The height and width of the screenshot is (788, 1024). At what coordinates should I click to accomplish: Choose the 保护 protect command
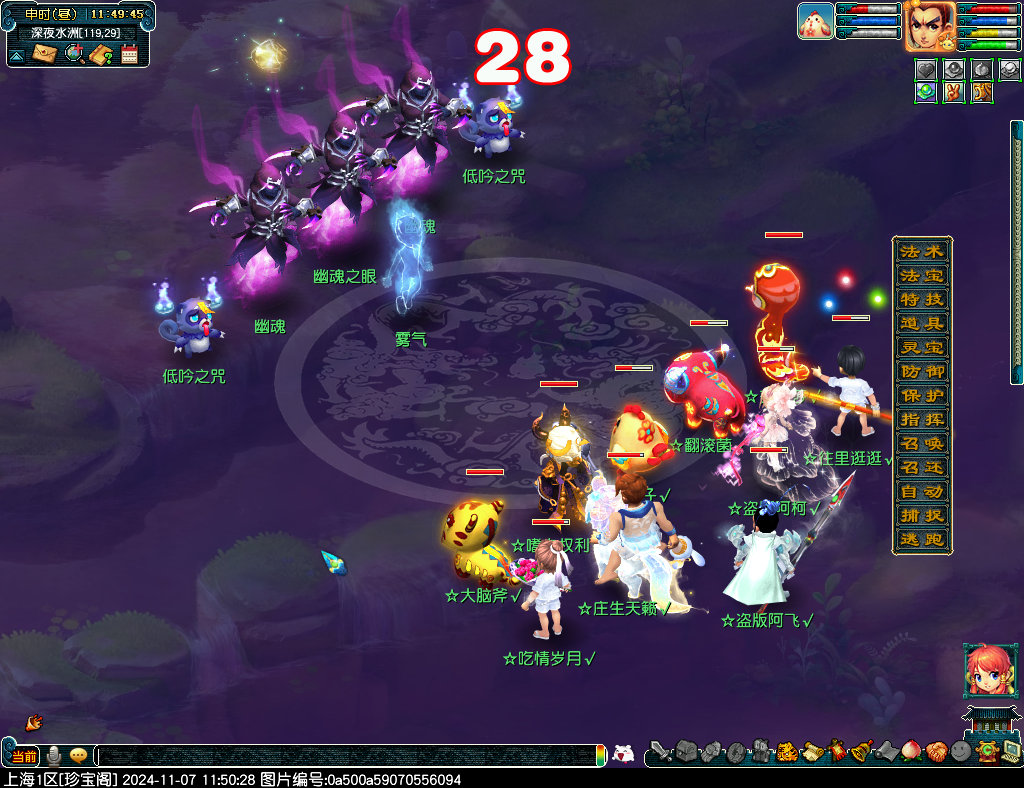921,395
